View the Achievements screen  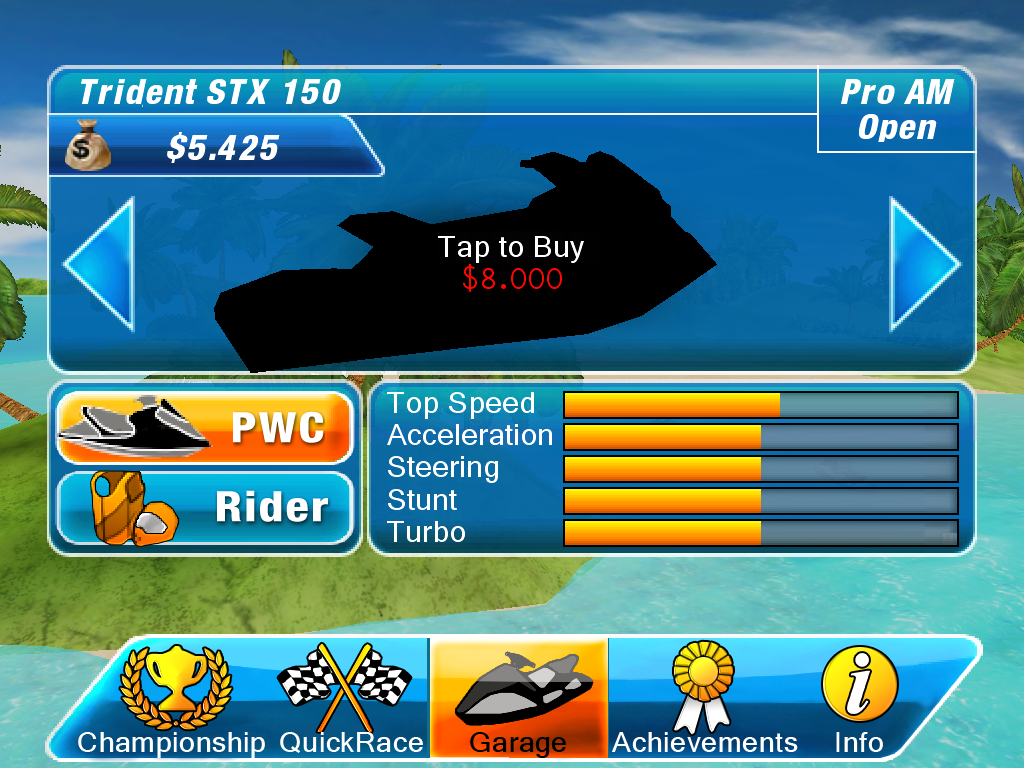click(704, 699)
